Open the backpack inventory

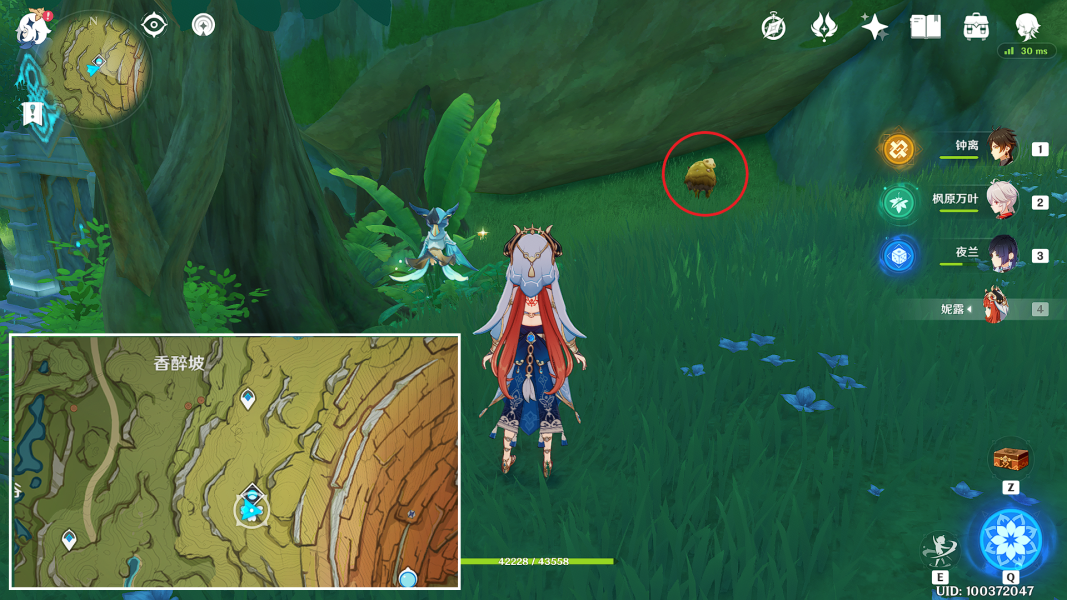click(977, 27)
